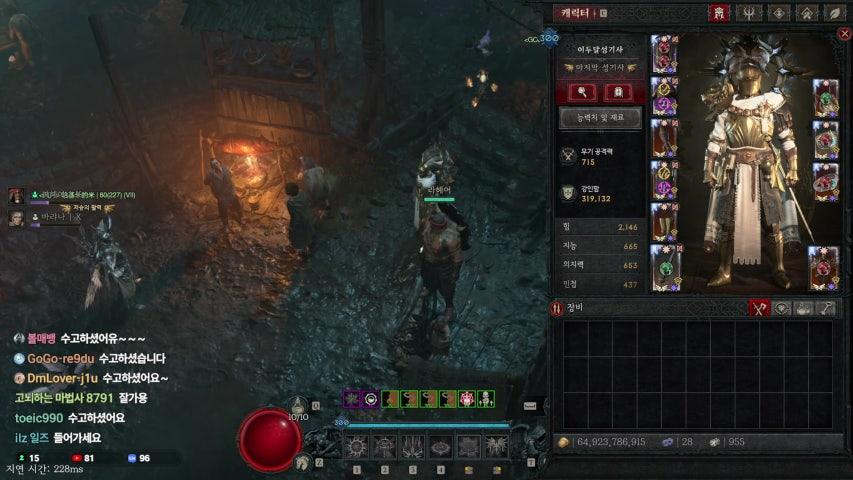Switch to the gem socketables inventory tab

pyautogui.click(x=782, y=308)
